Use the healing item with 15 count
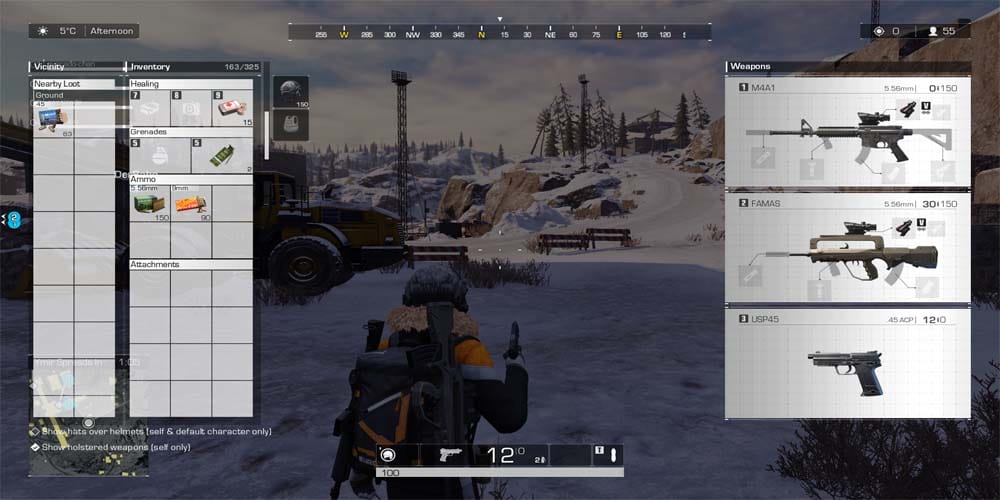This screenshot has height=500, width=1000. tap(231, 108)
